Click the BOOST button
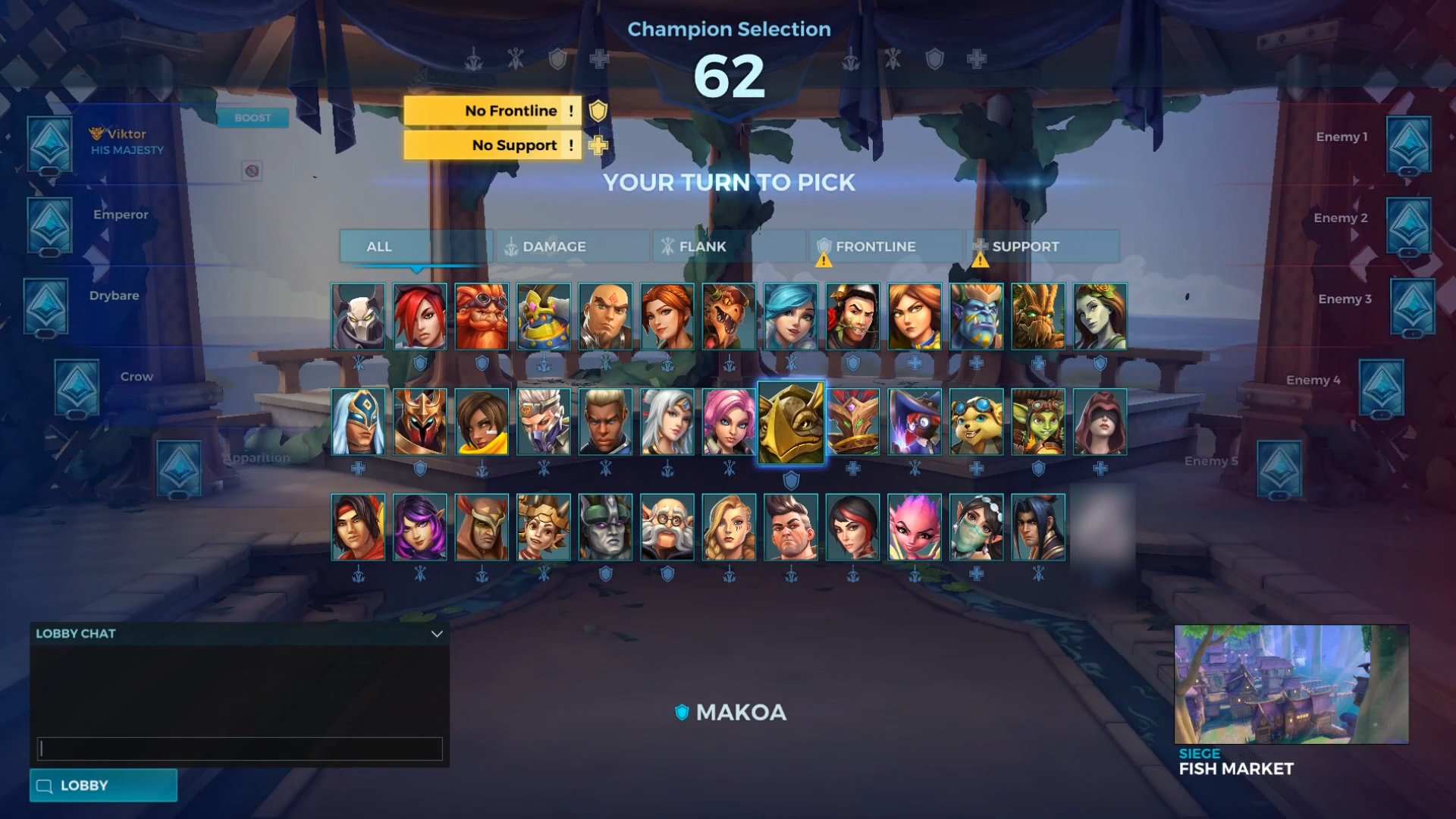The height and width of the screenshot is (819, 1456). pyautogui.click(x=253, y=118)
